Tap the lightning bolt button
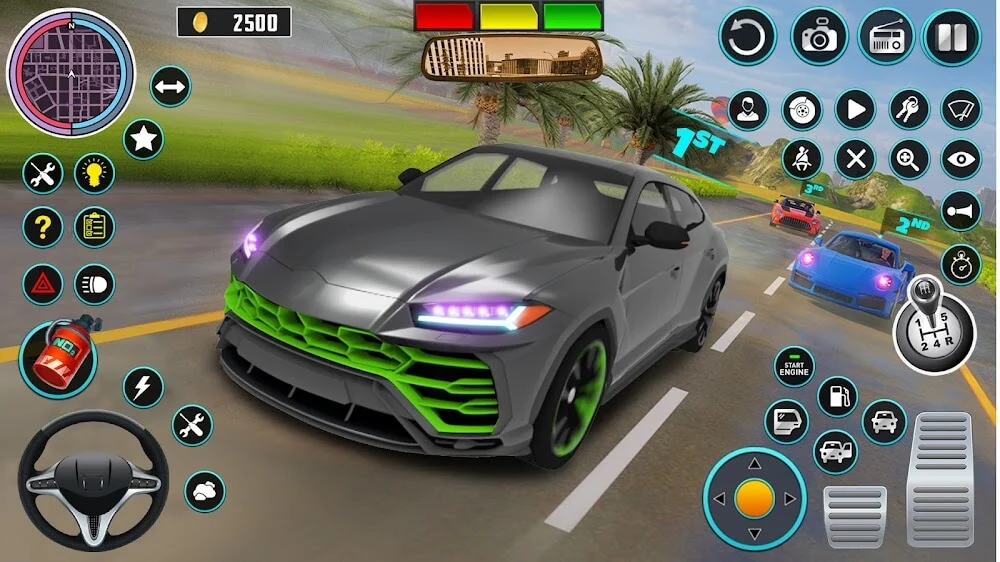The image size is (1000, 562). click(x=143, y=387)
